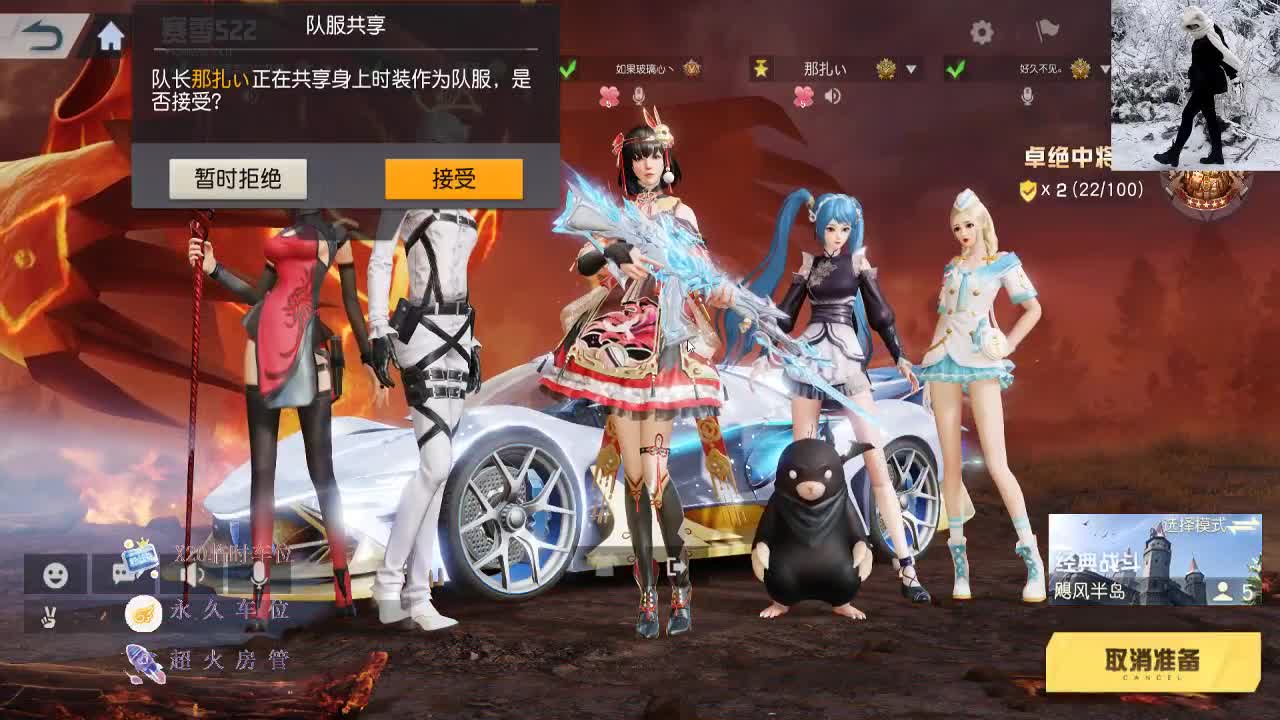Click the 永久车位 golden wing icon

coord(142,613)
